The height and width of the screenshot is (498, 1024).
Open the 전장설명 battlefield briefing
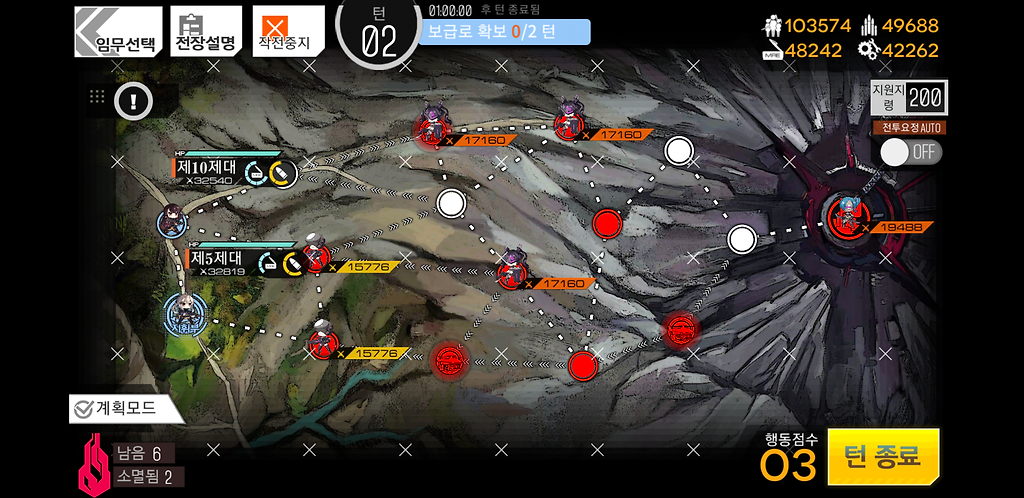206,32
